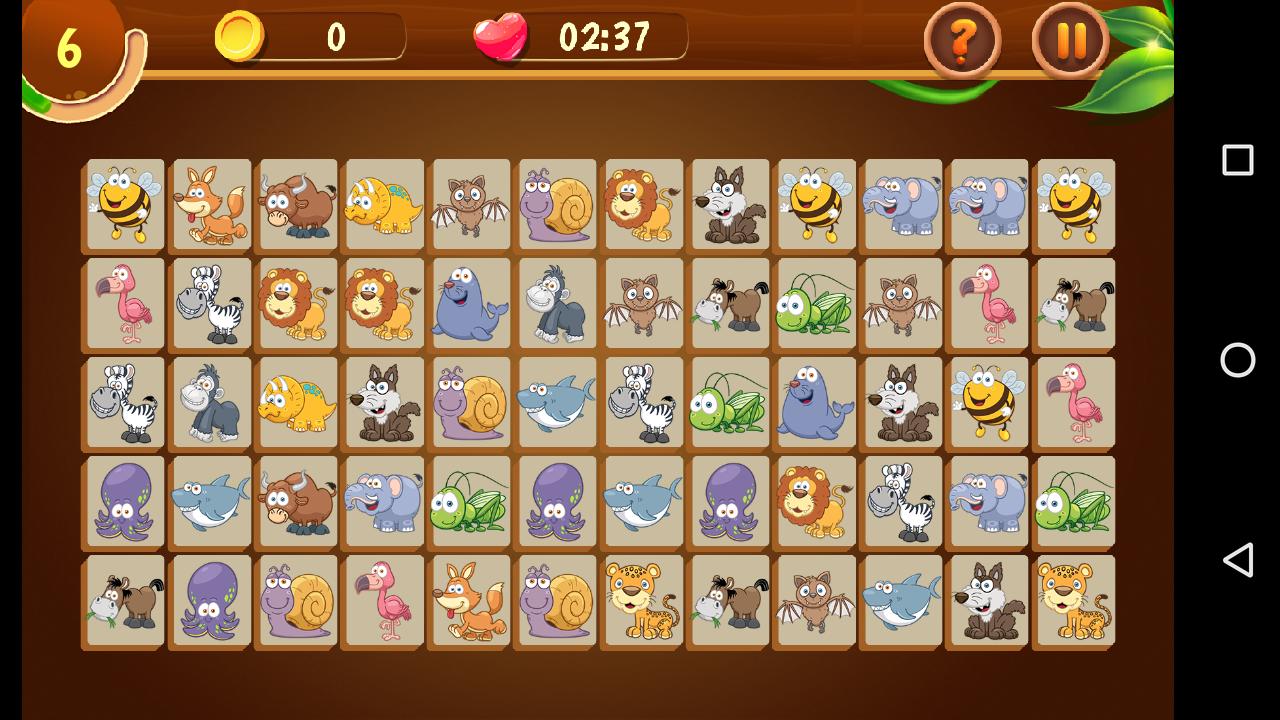Select the leopard tile beside the wolf
This screenshot has height=720, width=1280.
[x=1074, y=600]
